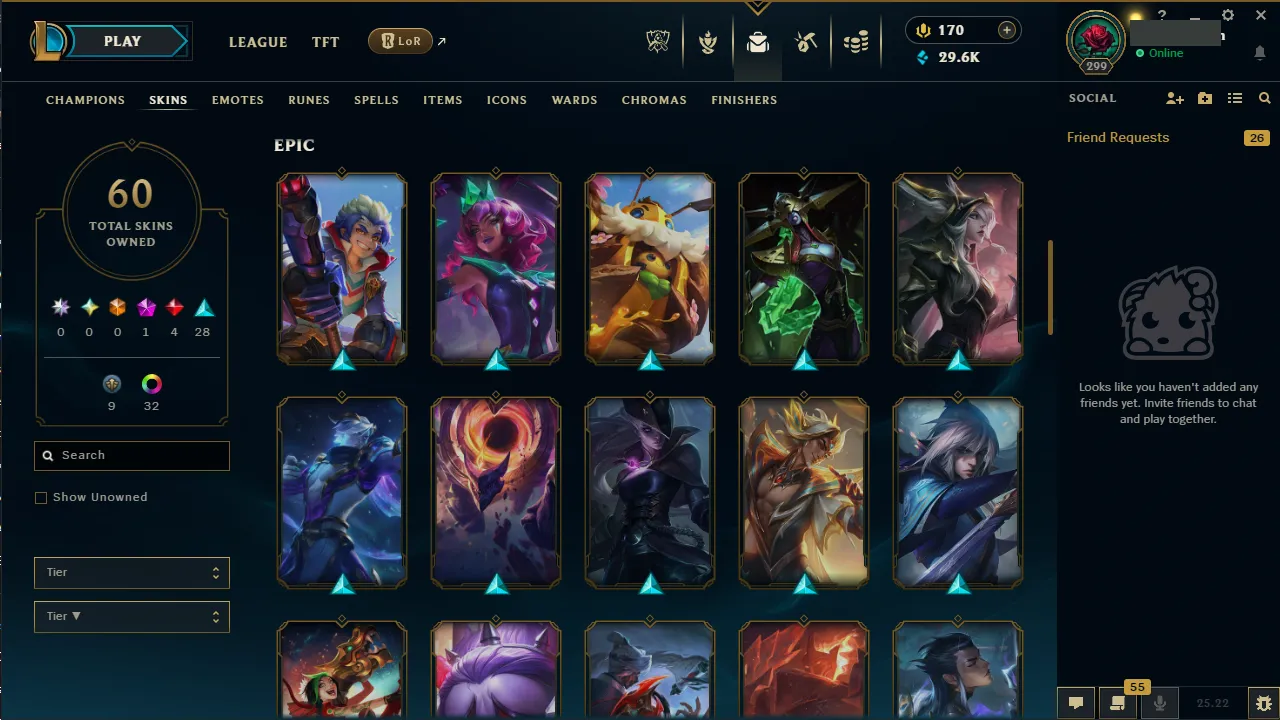Open the chat messages window
1280x720 pixels.
coord(1075,703)
